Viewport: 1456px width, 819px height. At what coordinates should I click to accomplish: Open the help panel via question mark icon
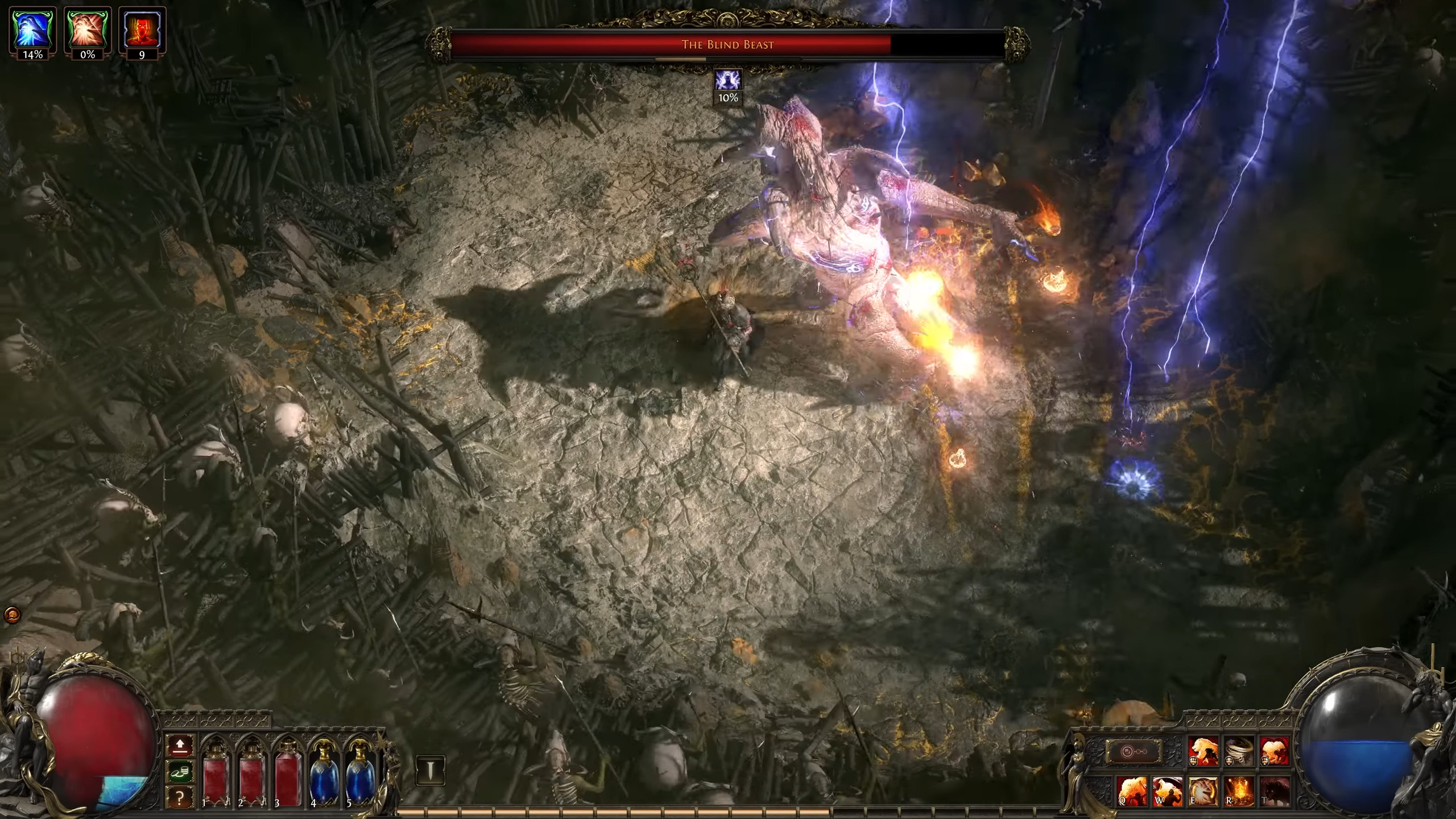point(179,797)
